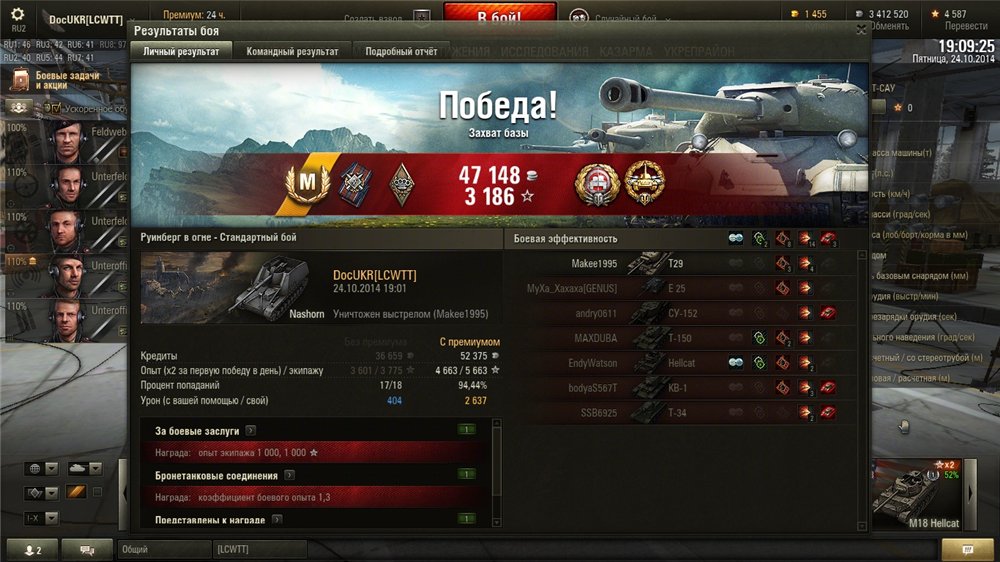Select the Личный результат tab
The image size is (1000, 562).
point(181,52)
